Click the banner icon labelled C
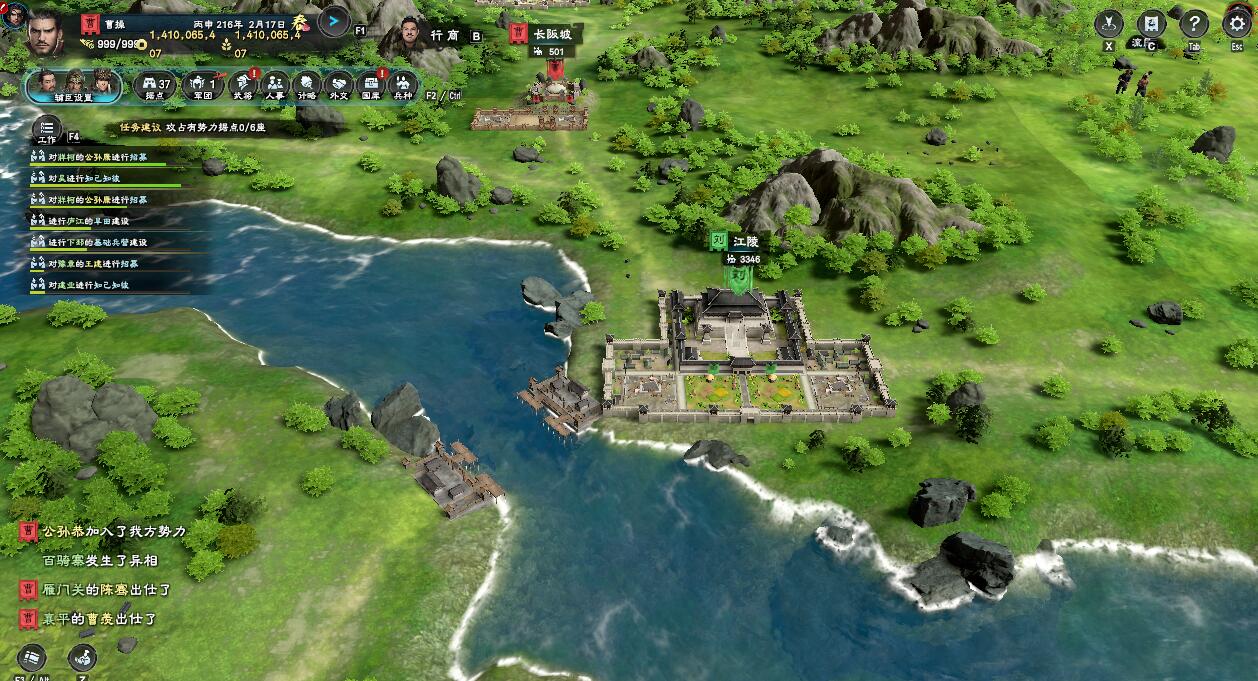Image resolution: width=1258 pixels, height=681 pixels. [1151, 24]
